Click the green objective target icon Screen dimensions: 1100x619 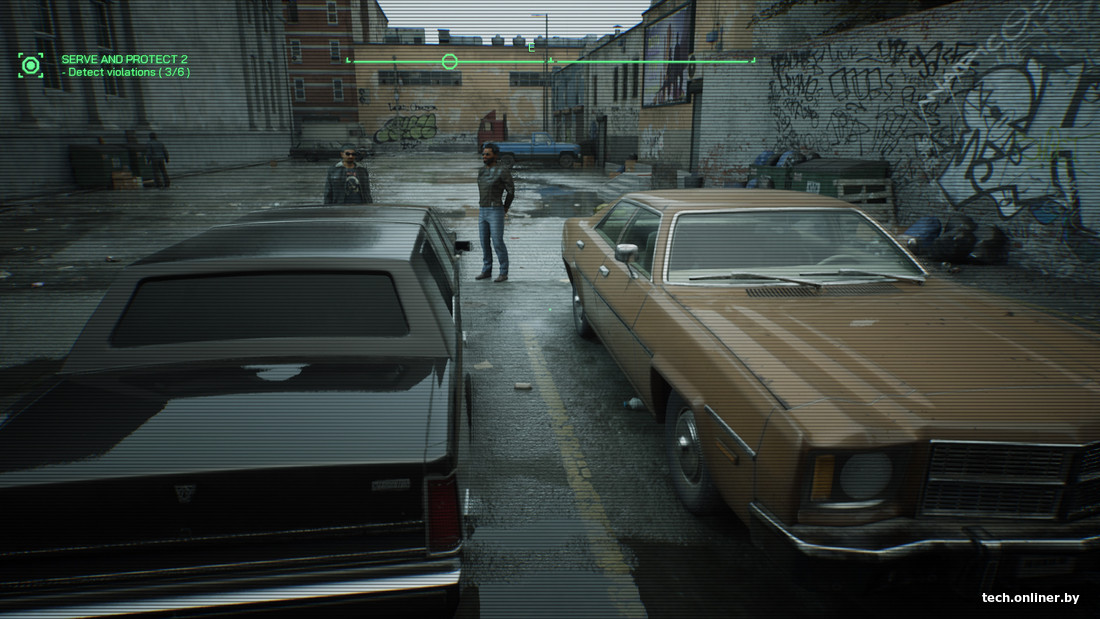pos(31,66)
